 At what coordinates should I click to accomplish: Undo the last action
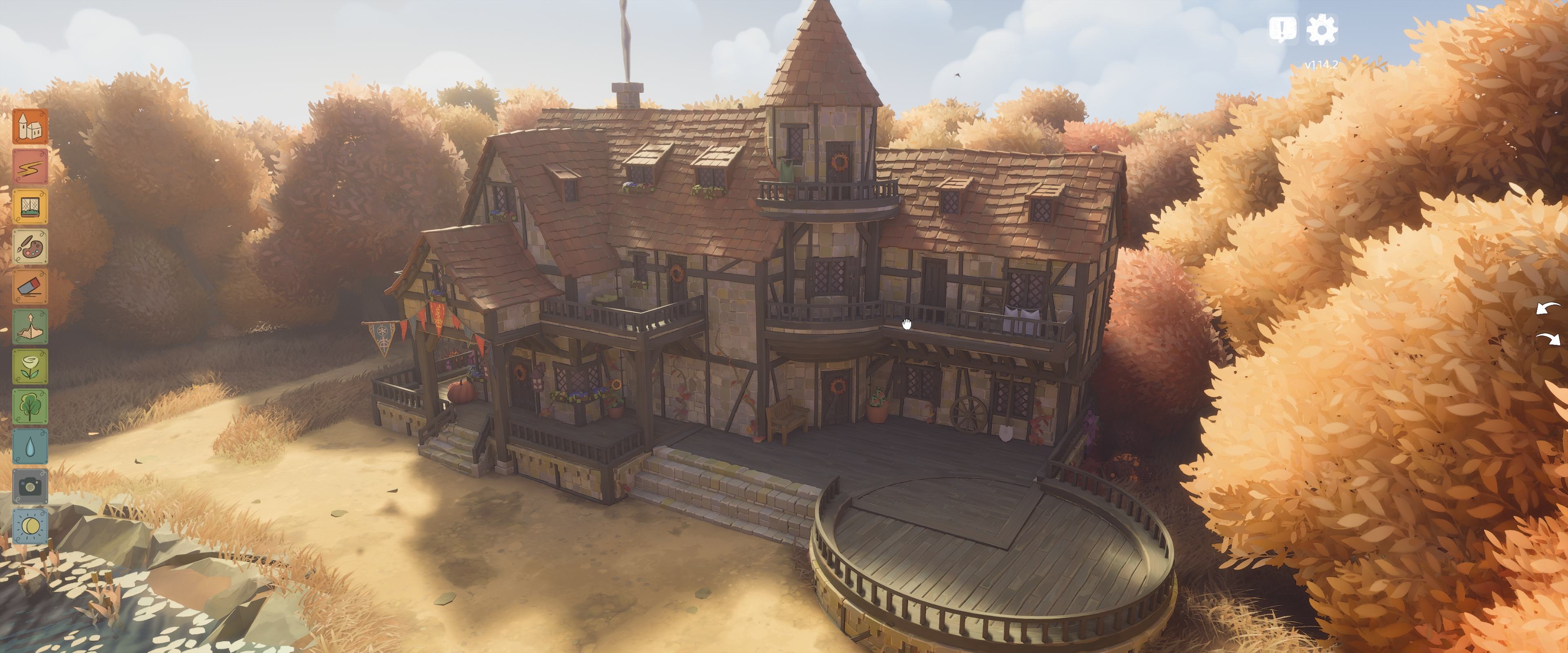coord(1547,309)
